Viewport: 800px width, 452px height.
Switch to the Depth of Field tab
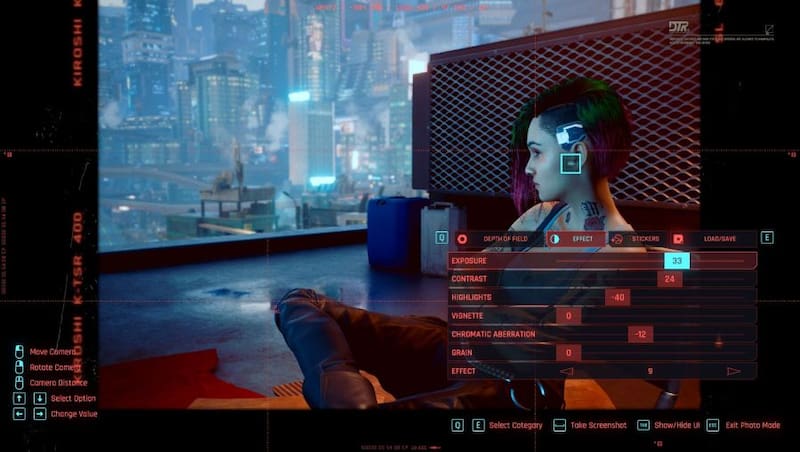coord(498,239)
